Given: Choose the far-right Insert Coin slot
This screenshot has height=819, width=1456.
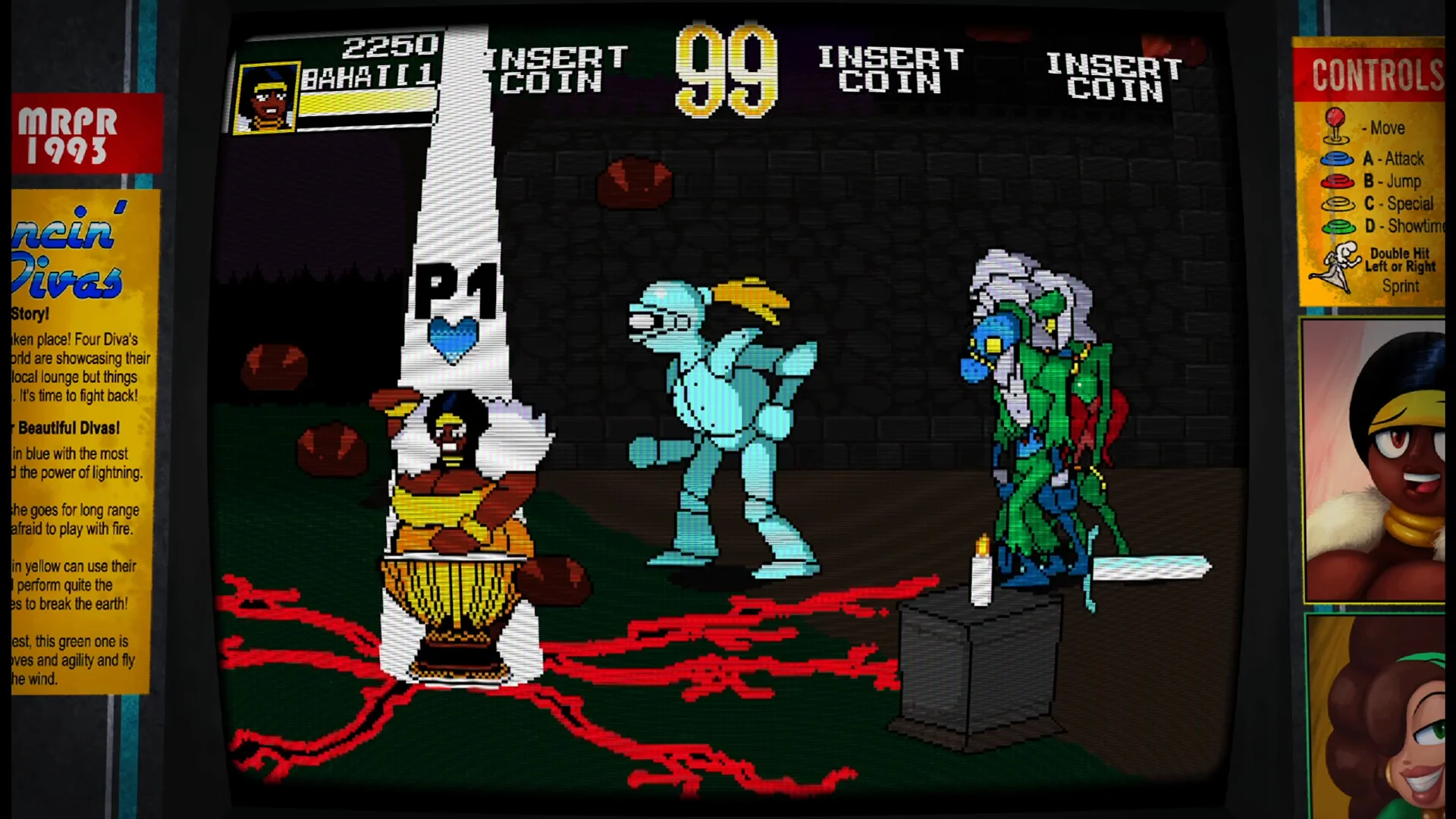Looking at the screenshot, I should pos(1113,77).
